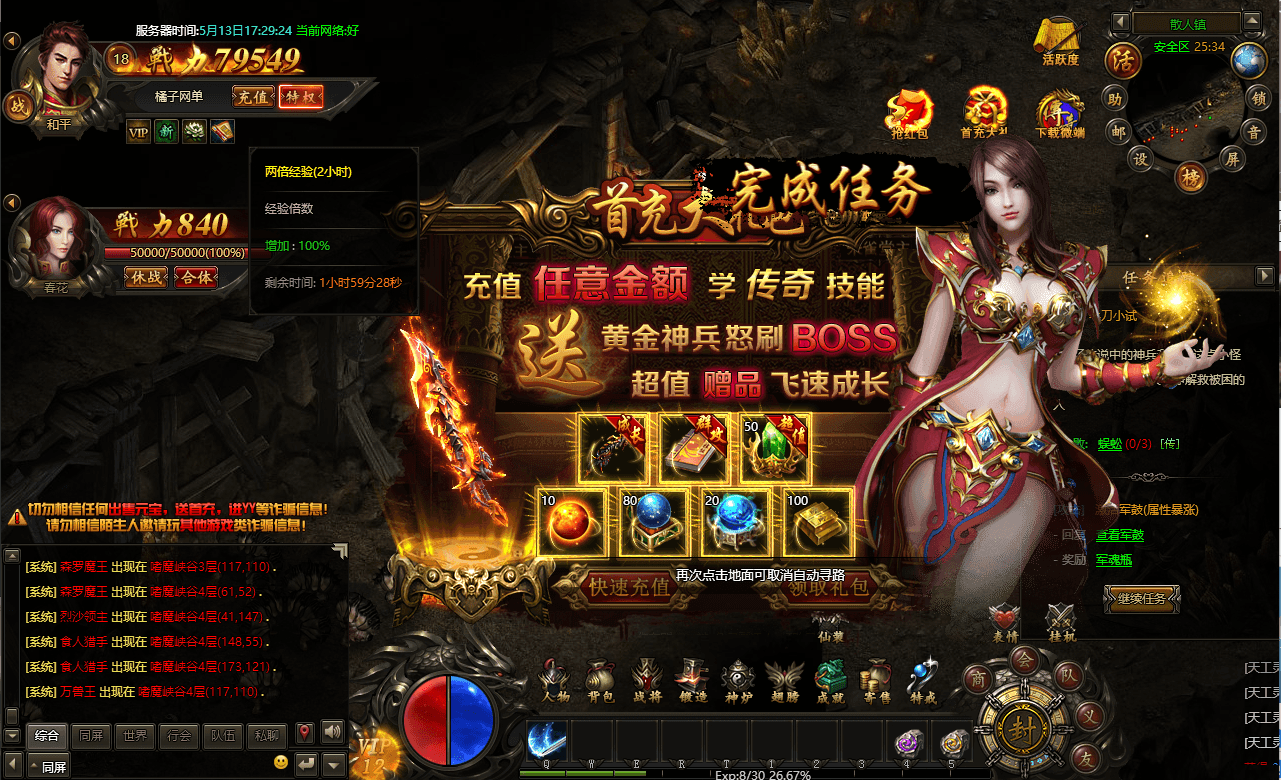This screenshot has height=780, width=1281.
Task: Open the world map globe button
Action: (x=1248, y=60)
